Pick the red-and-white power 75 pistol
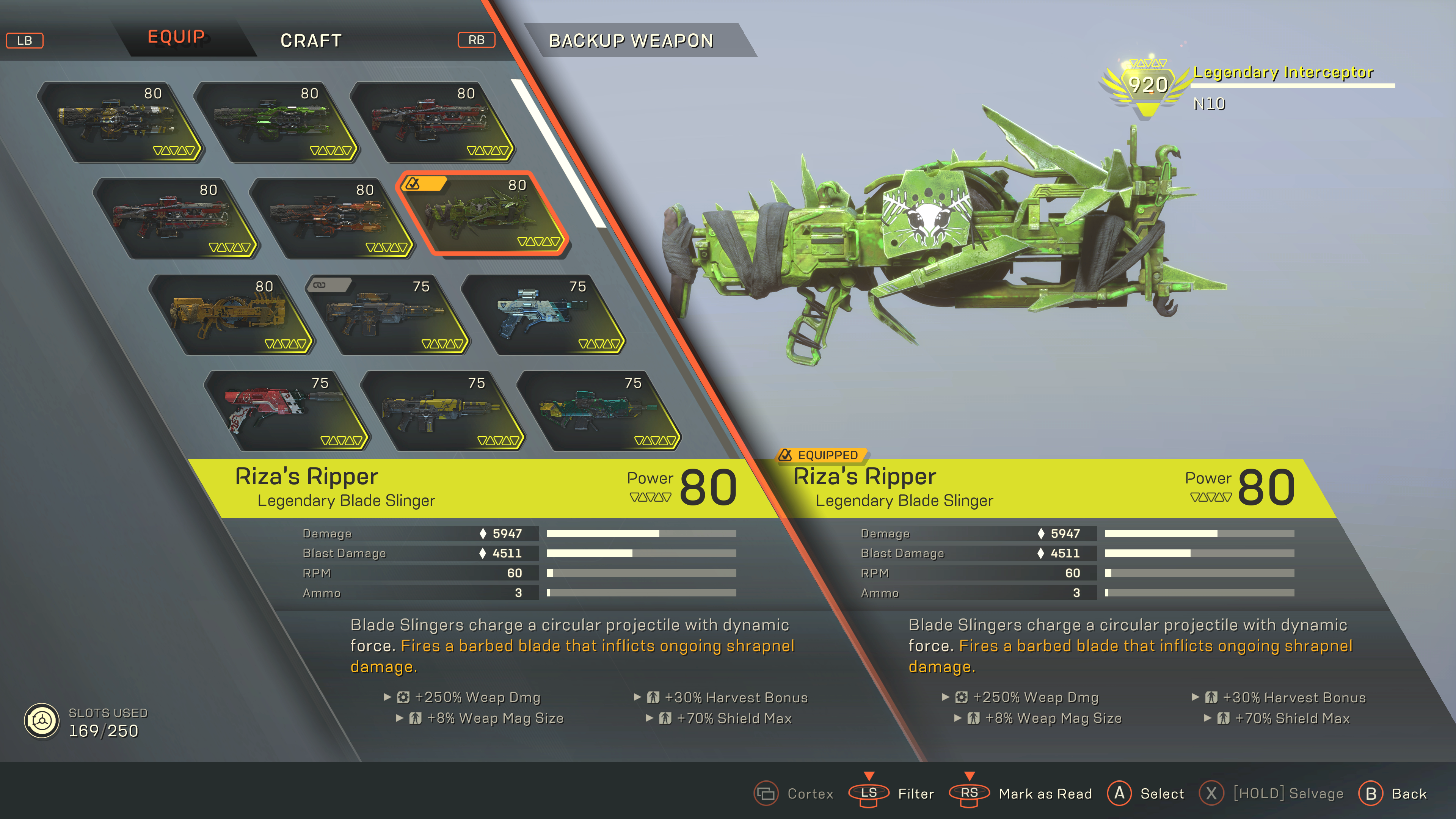 click(286, 411)
